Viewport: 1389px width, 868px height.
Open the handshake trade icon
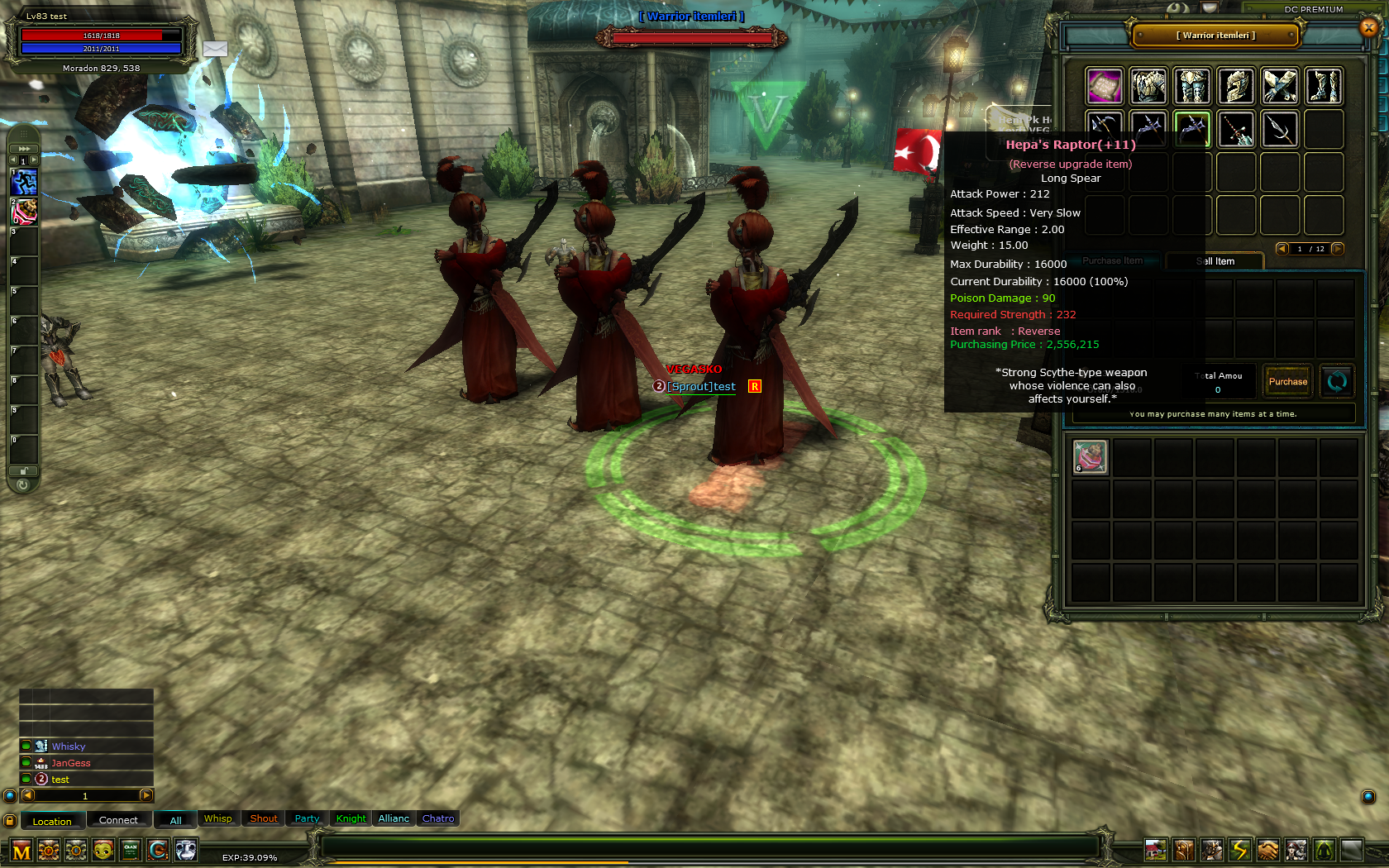[x=1267, y=850]
